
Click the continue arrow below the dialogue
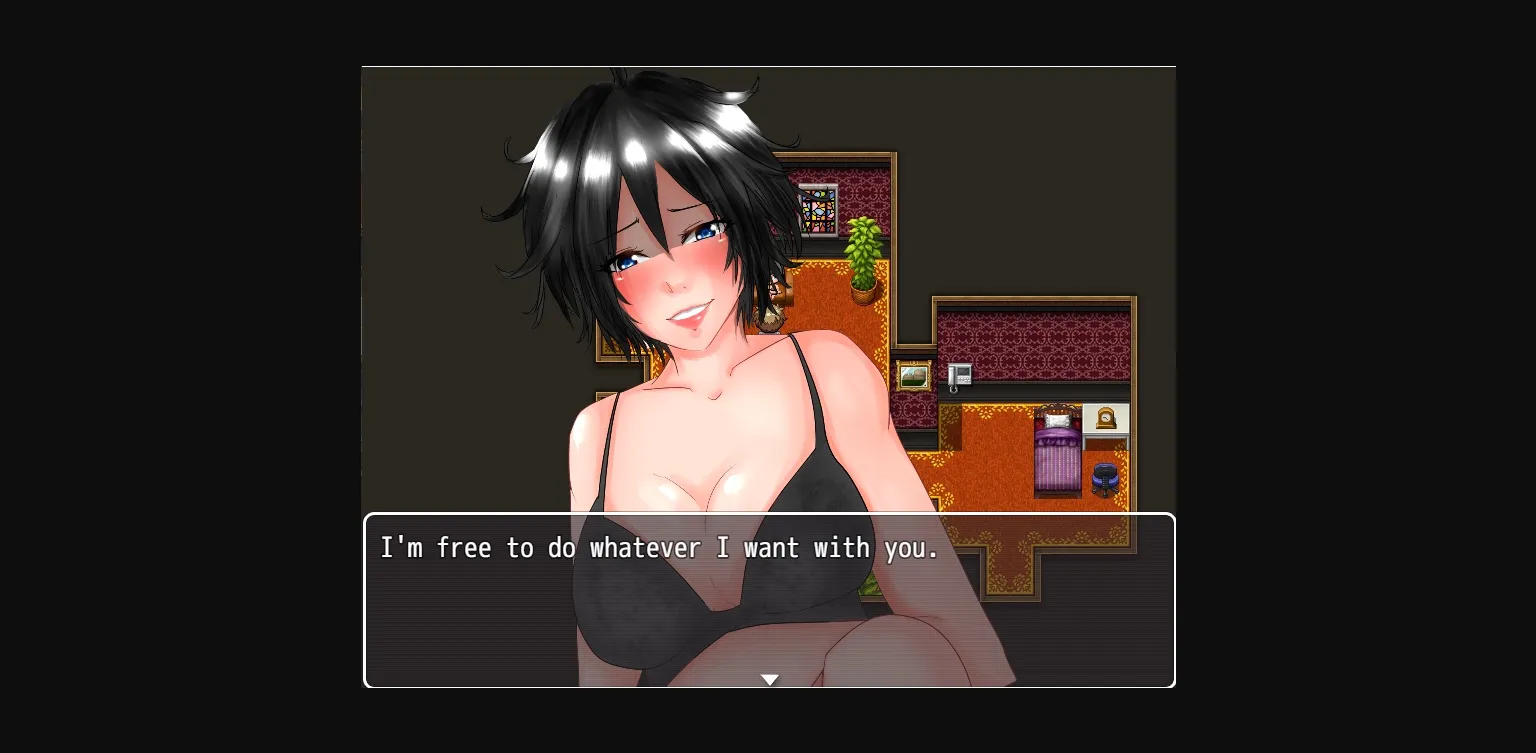(770, 679)
